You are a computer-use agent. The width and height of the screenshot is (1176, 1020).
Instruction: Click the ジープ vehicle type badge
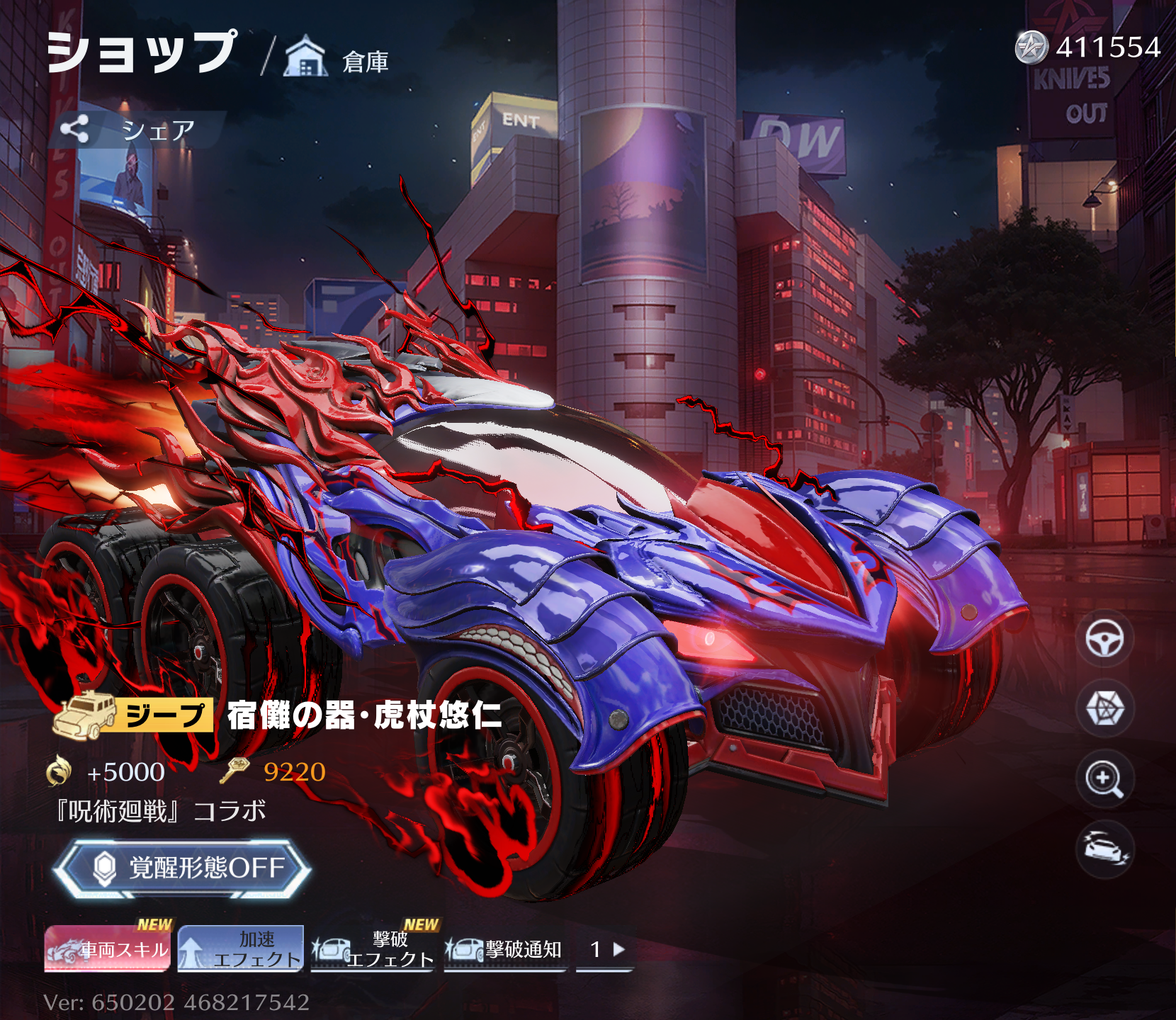134,715
